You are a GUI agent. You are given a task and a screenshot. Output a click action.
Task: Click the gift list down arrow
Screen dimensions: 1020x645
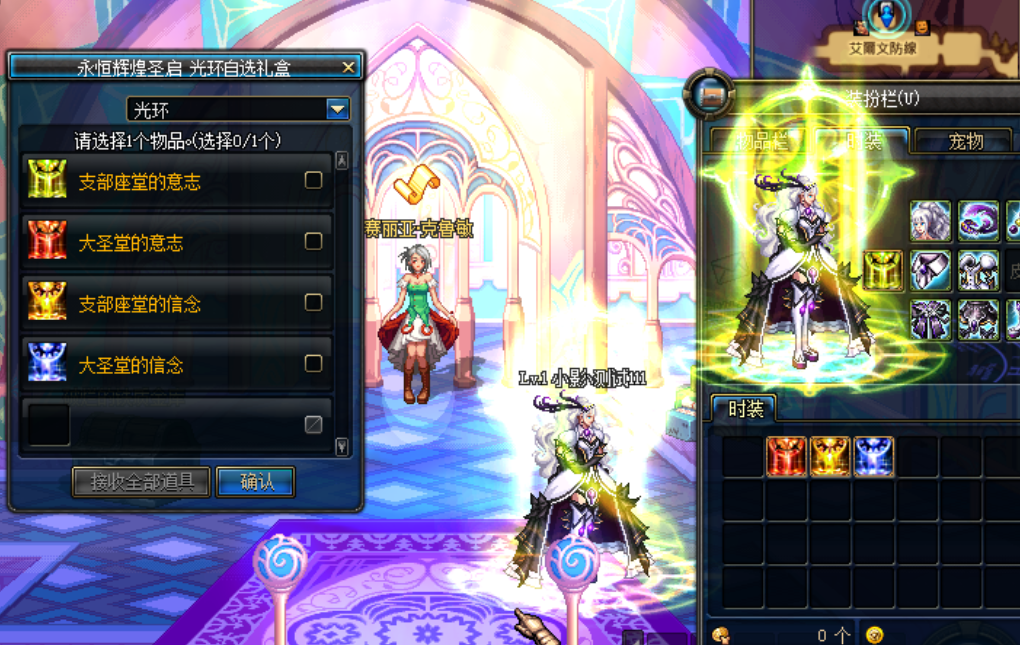pos(342,447)
